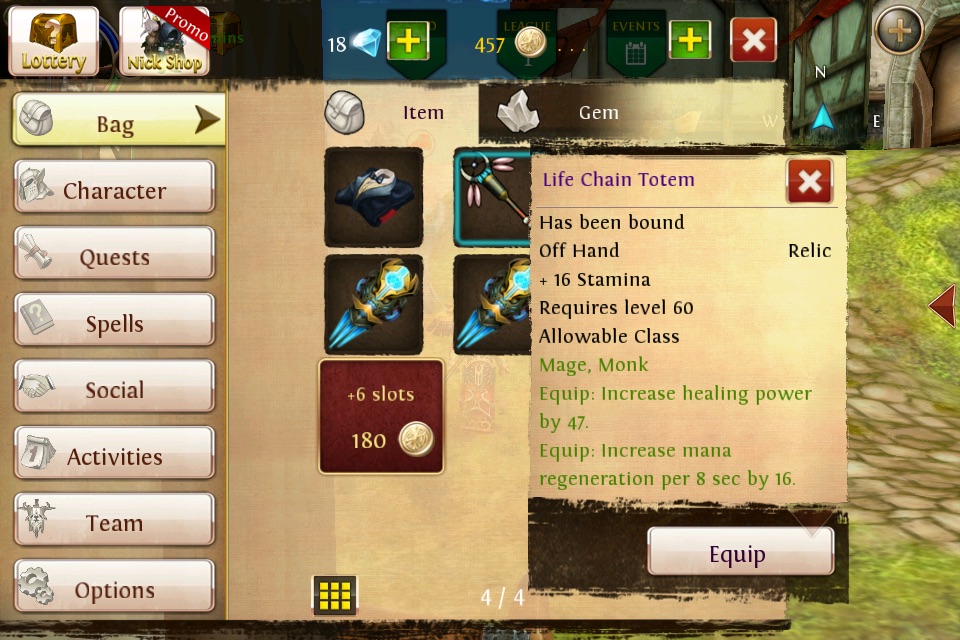This screenshot has width=960, height=640.
Task: Open the Options menu
Action: coord(114,589)
